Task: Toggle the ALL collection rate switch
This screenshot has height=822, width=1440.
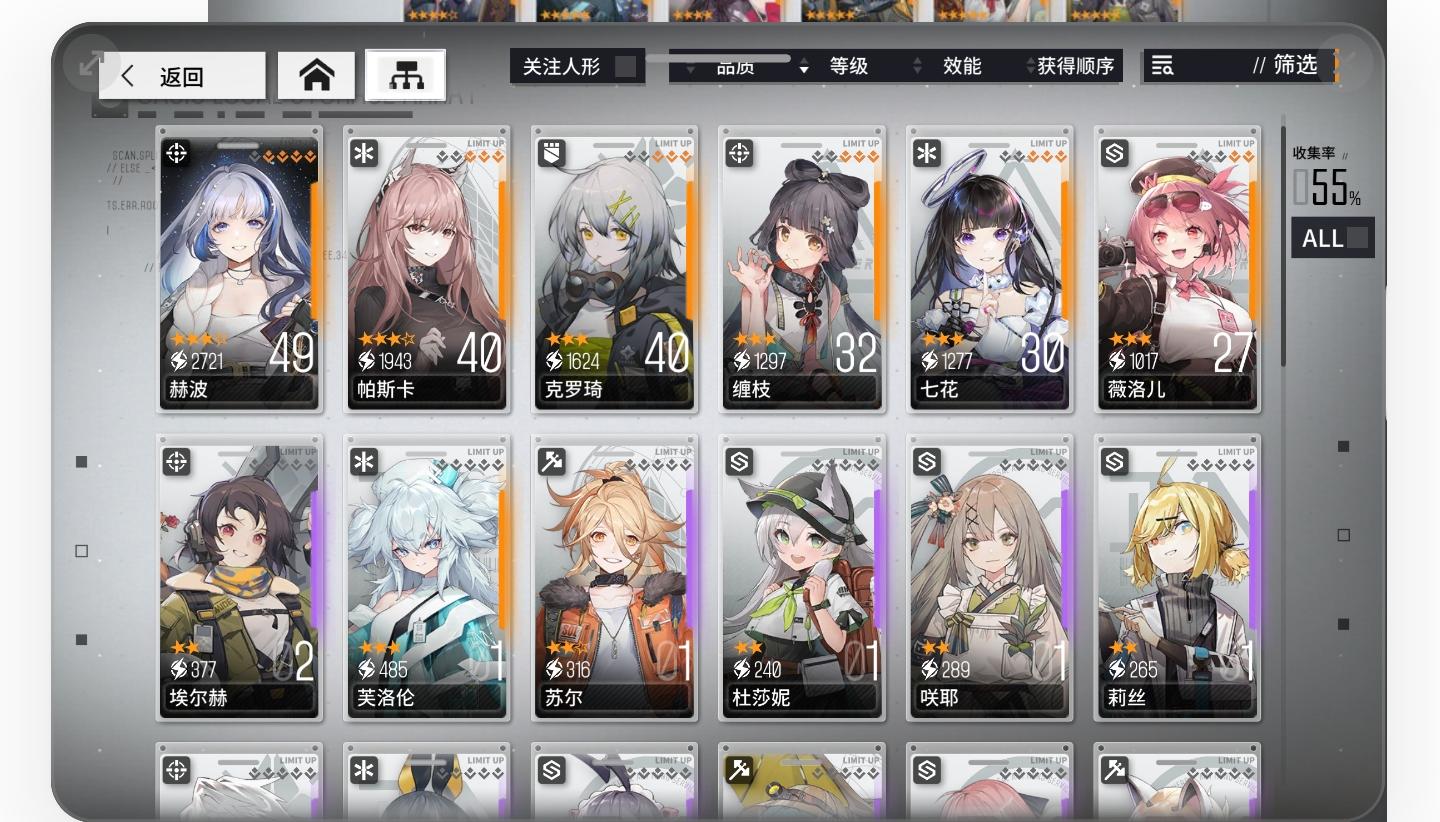Action: pyautogui.click(x=1333, y=237)
